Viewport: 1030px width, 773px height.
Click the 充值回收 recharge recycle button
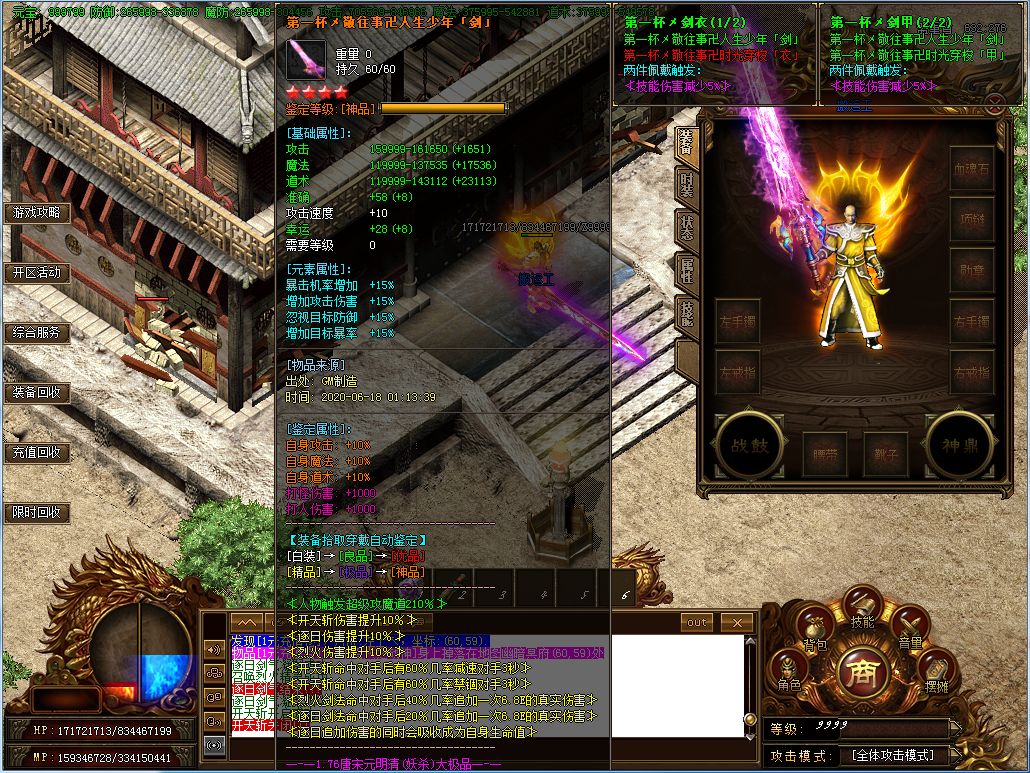(37, 453)
